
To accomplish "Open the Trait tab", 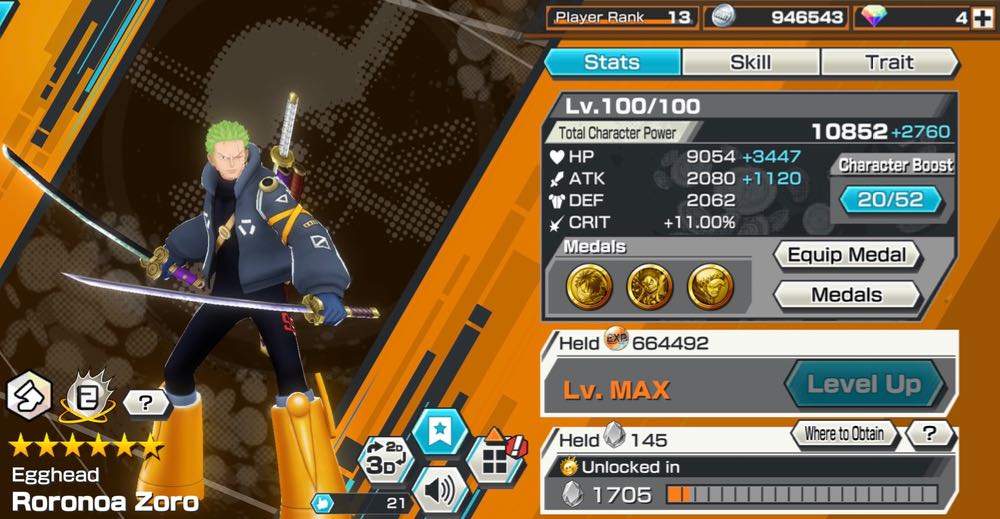I will coord(889,62).
